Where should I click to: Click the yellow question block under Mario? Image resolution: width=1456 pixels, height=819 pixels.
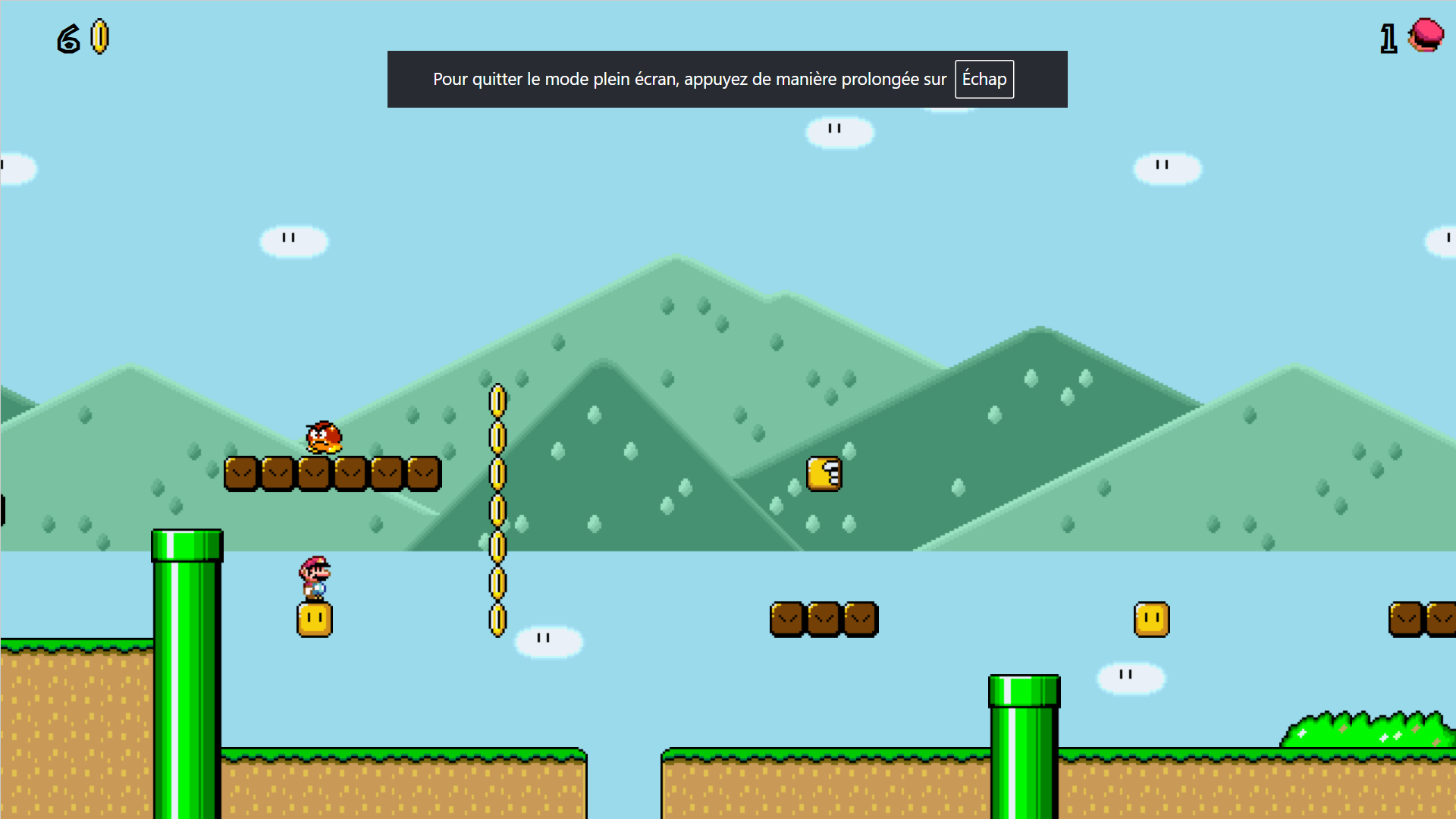tap(315, 619)
